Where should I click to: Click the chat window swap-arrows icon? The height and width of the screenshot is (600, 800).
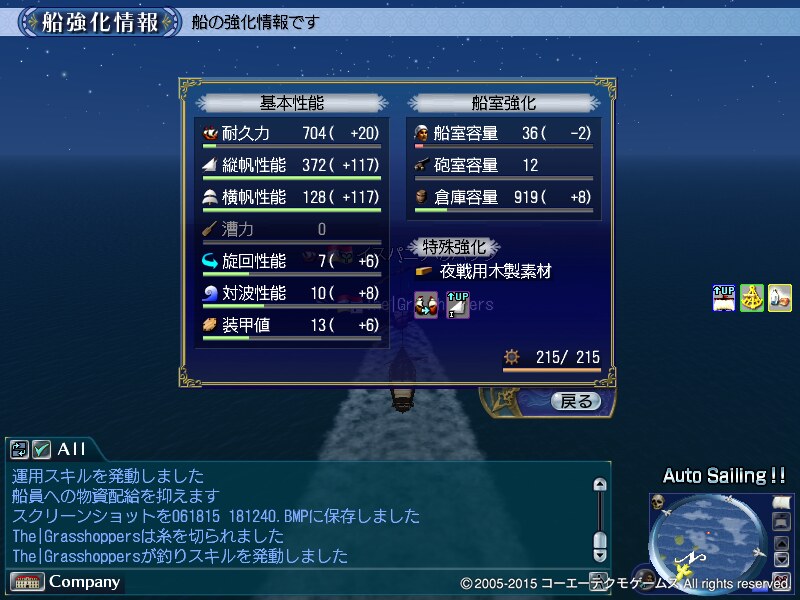(x=20, y=449)
